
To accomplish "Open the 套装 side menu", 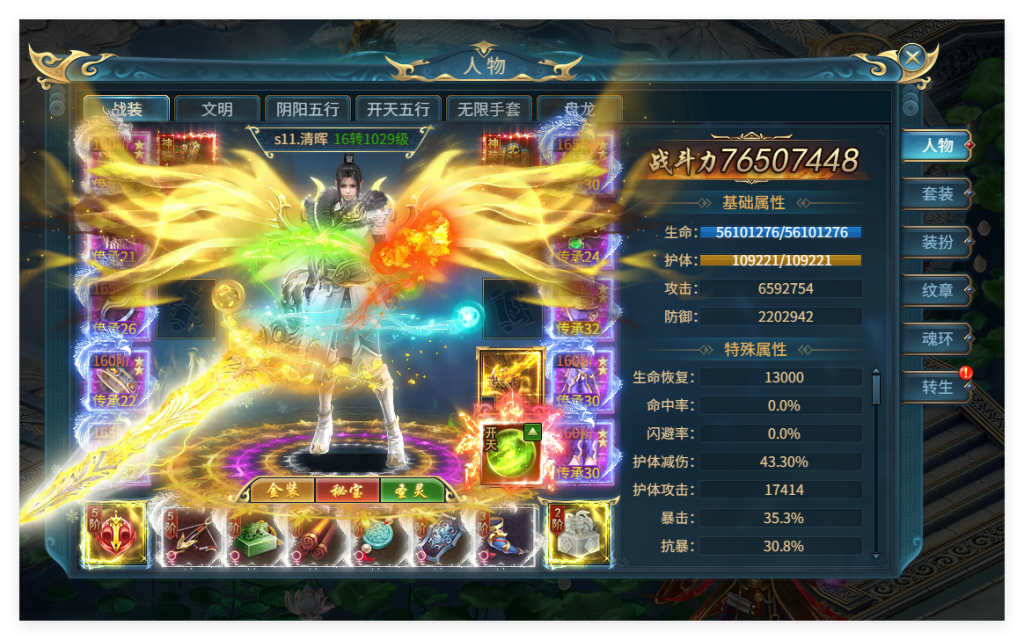I will [x=937, y=194].
